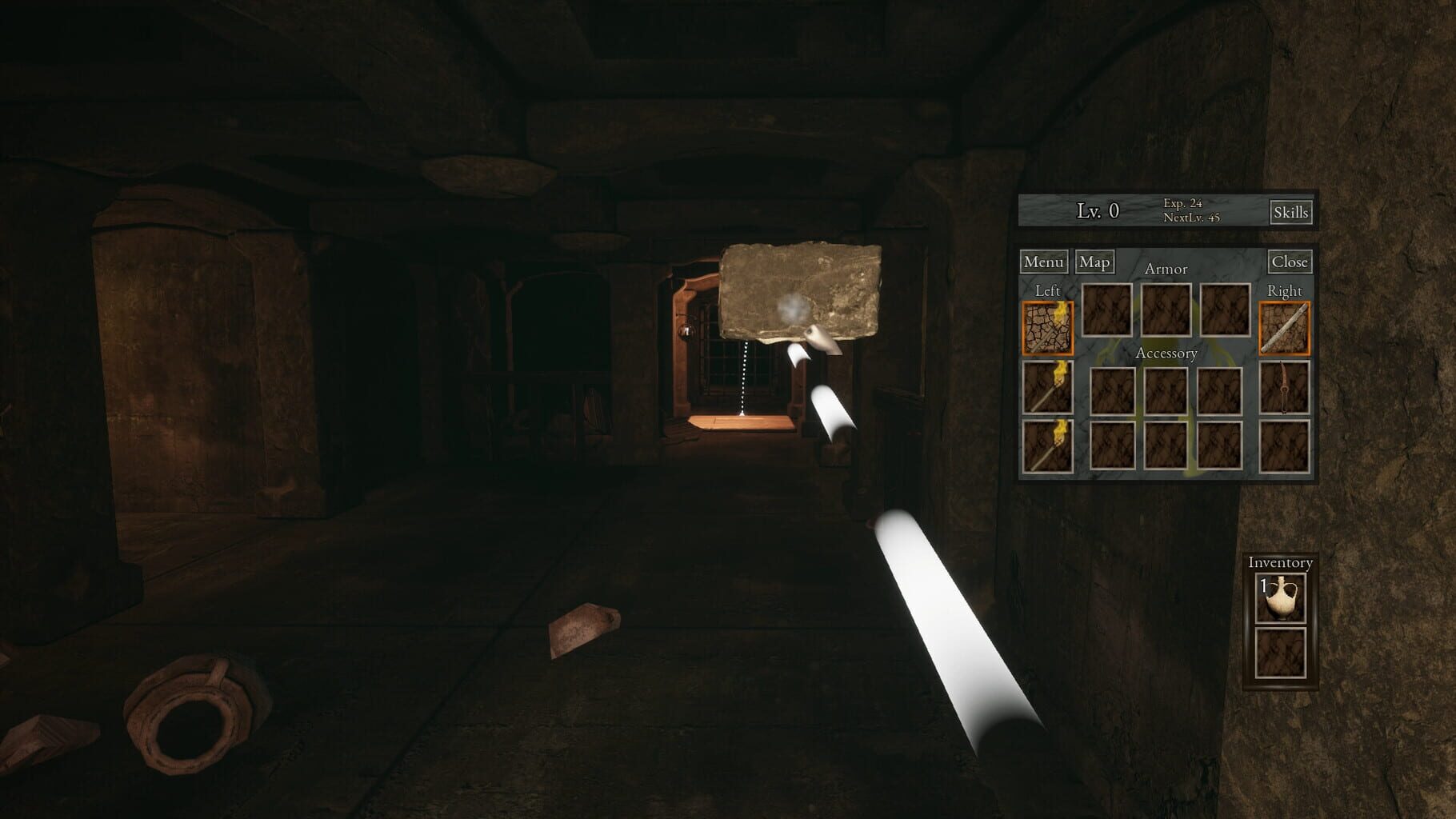The width and height of the screenshot is (1456, 819).
Task: Open the Menu
Action: 1043,262
